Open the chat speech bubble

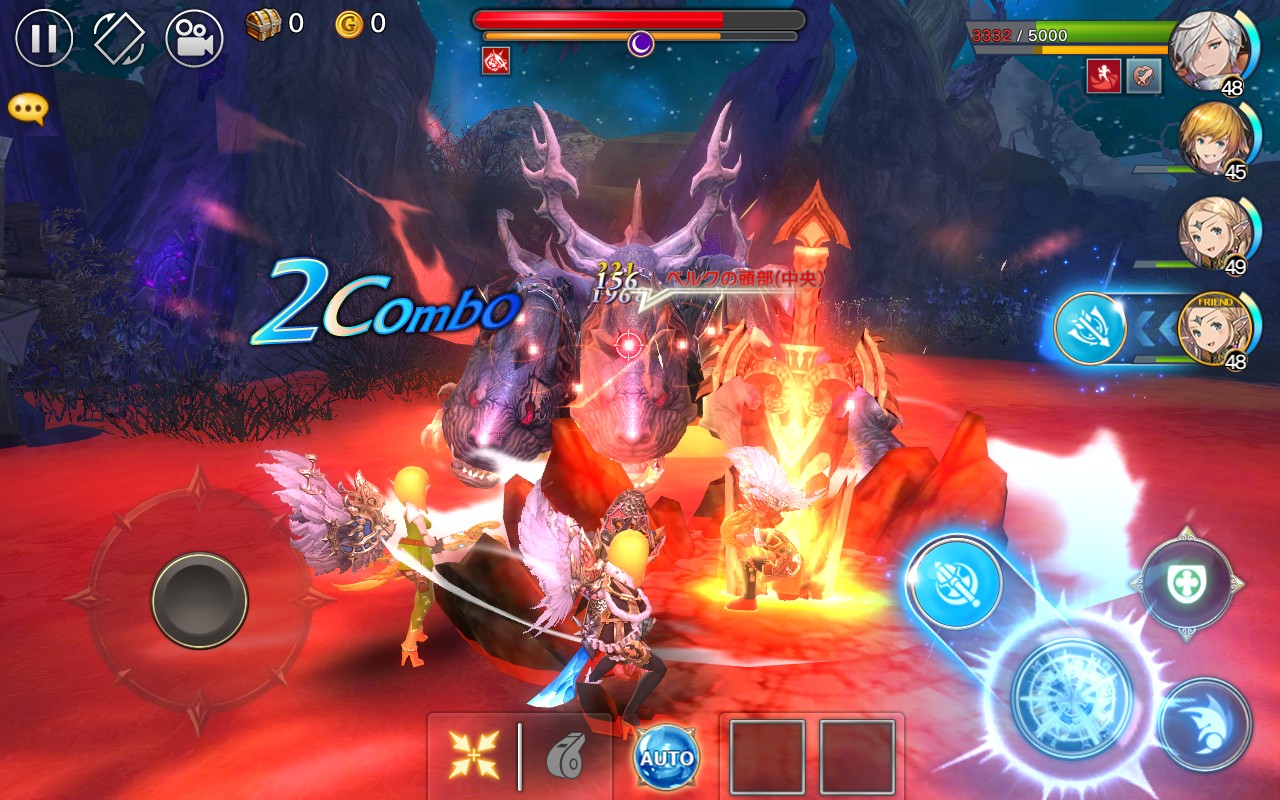point(27,109)
